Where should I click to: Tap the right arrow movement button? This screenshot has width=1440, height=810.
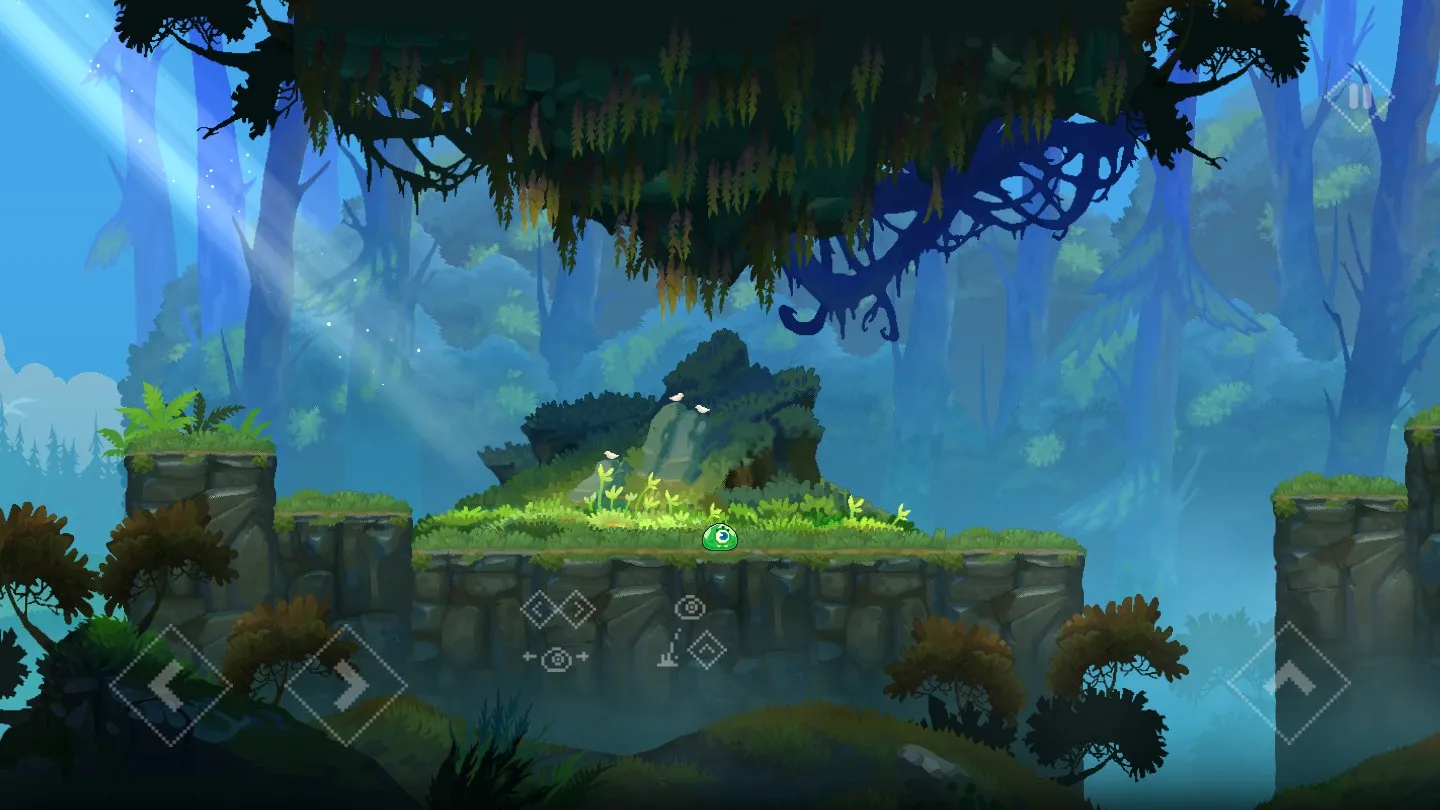click(346, 685)
